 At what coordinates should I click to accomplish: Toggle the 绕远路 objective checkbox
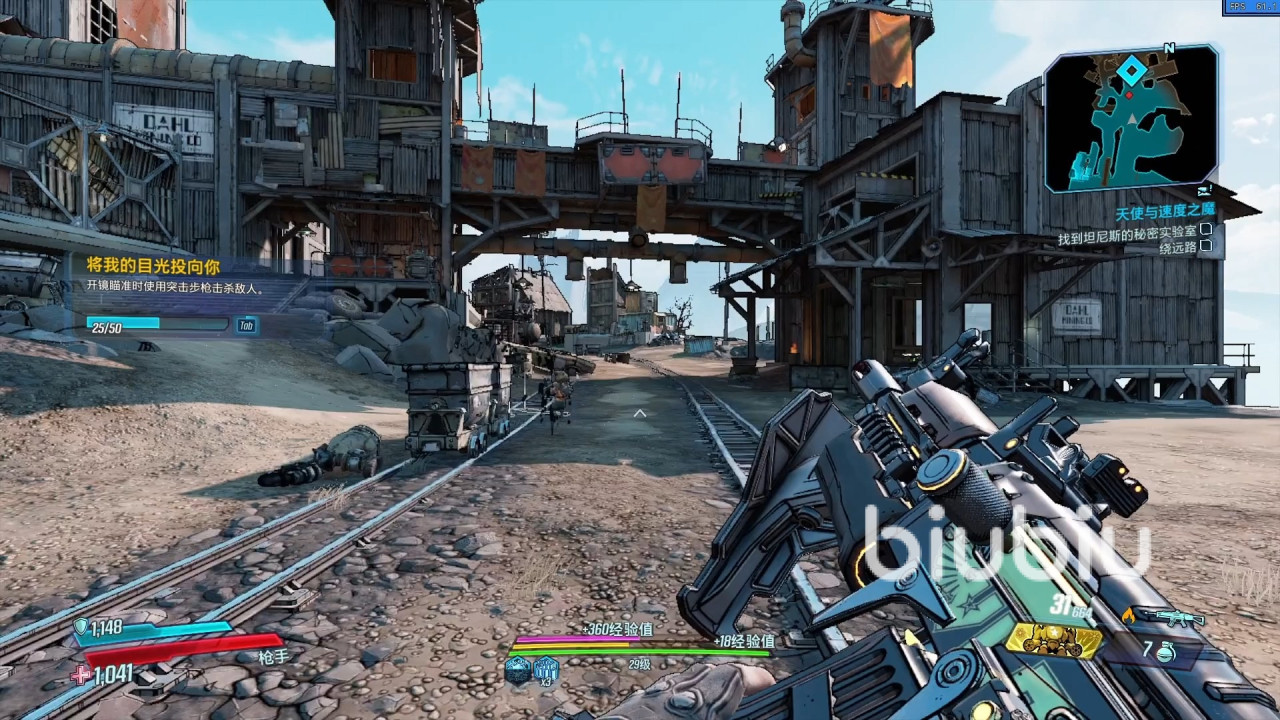[x=1206, y=247]
